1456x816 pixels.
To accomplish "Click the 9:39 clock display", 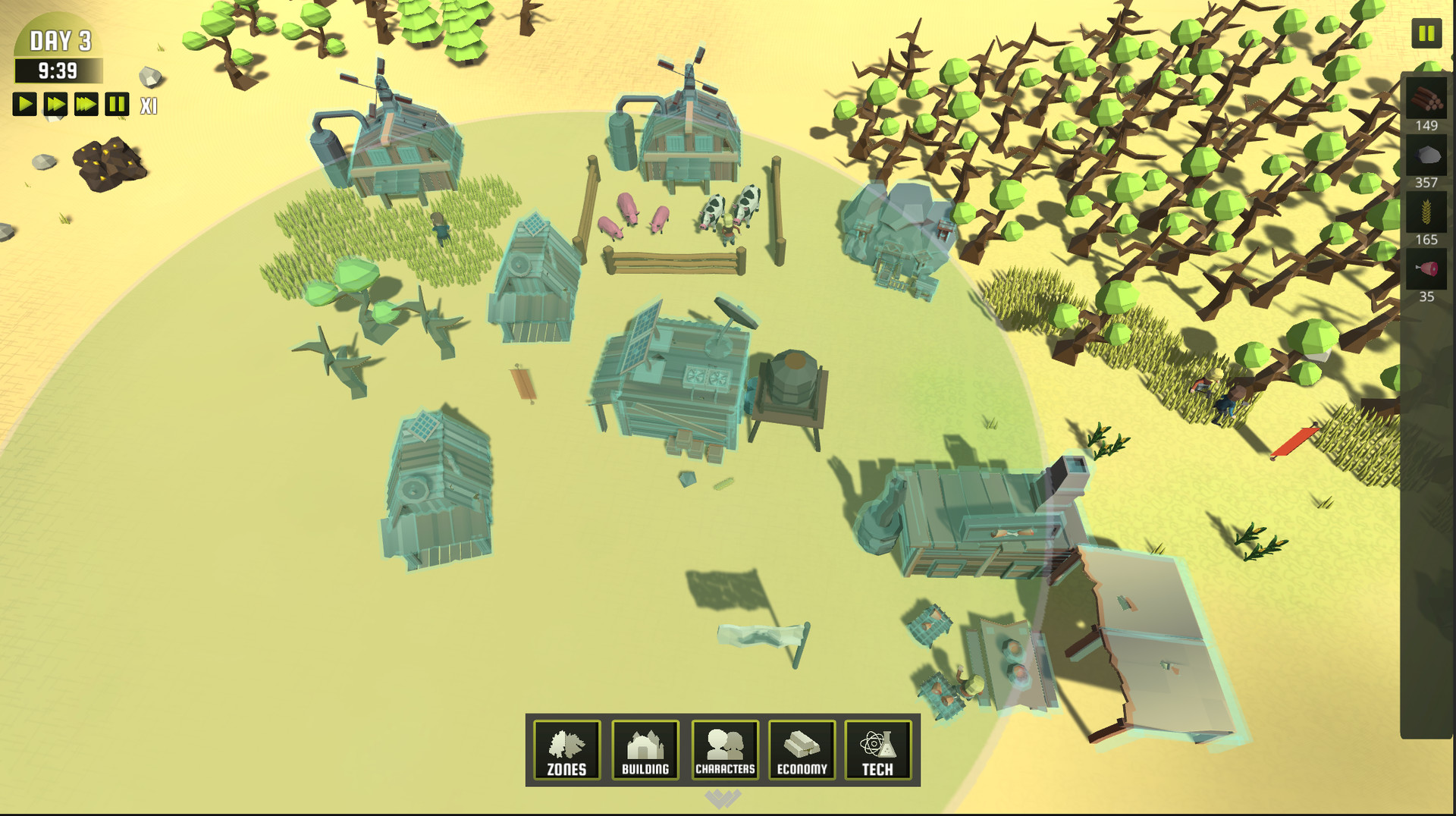I will tap(57, 70).
